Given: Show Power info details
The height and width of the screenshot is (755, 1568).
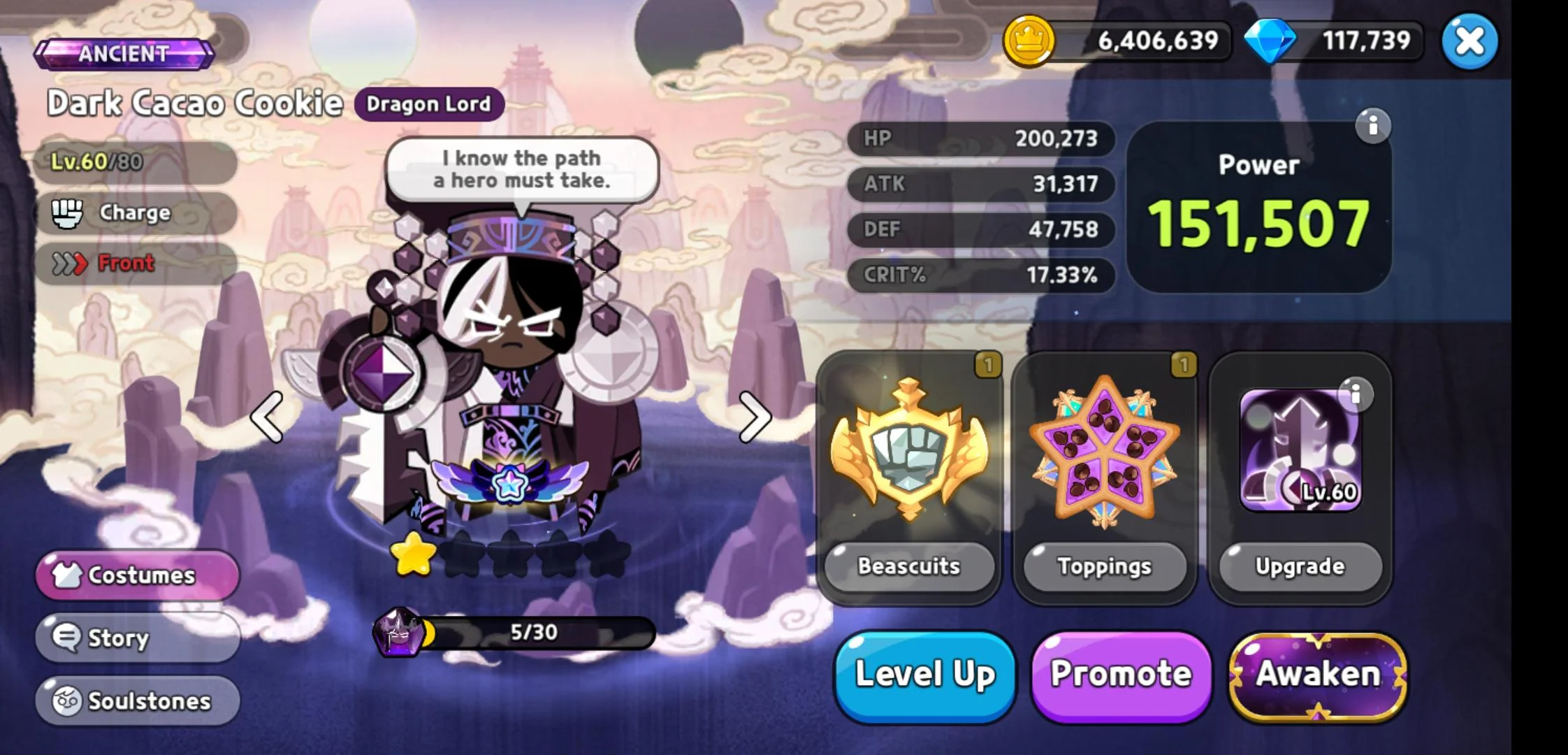Looking at the screenshot, I should 1373,126.
